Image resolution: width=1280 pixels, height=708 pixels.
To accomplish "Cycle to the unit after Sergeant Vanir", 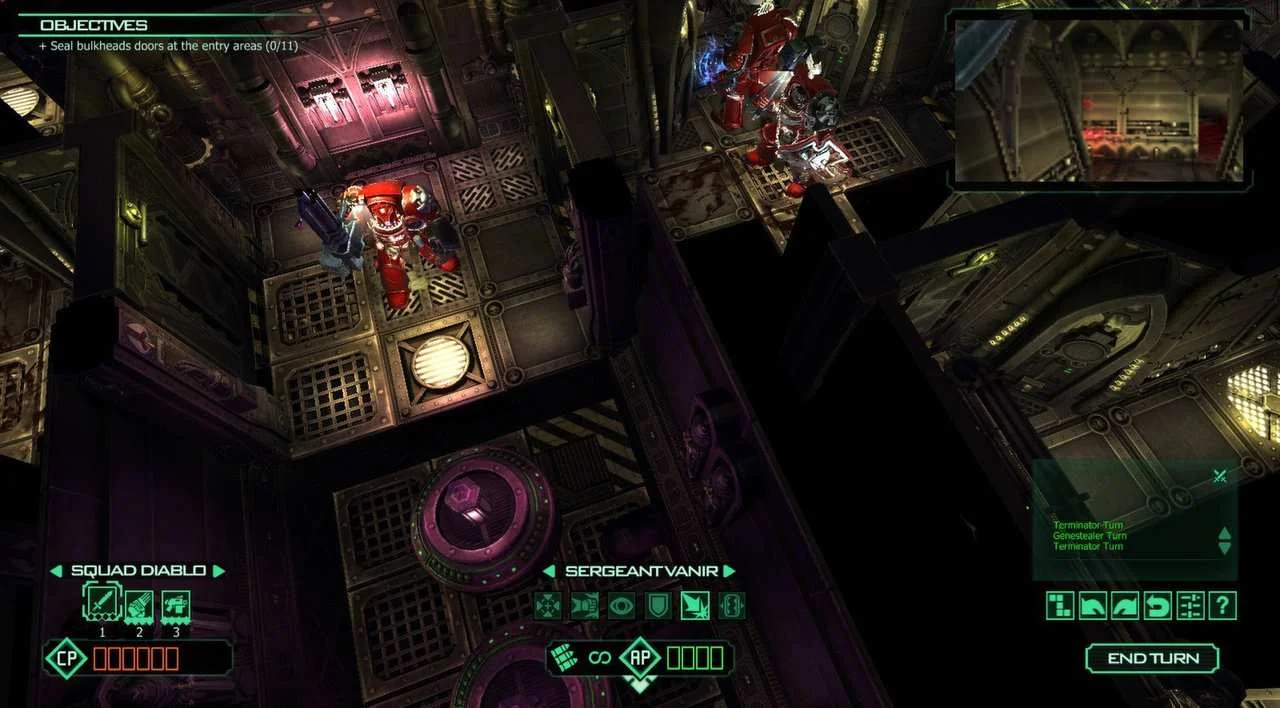I will click(729, 571).
